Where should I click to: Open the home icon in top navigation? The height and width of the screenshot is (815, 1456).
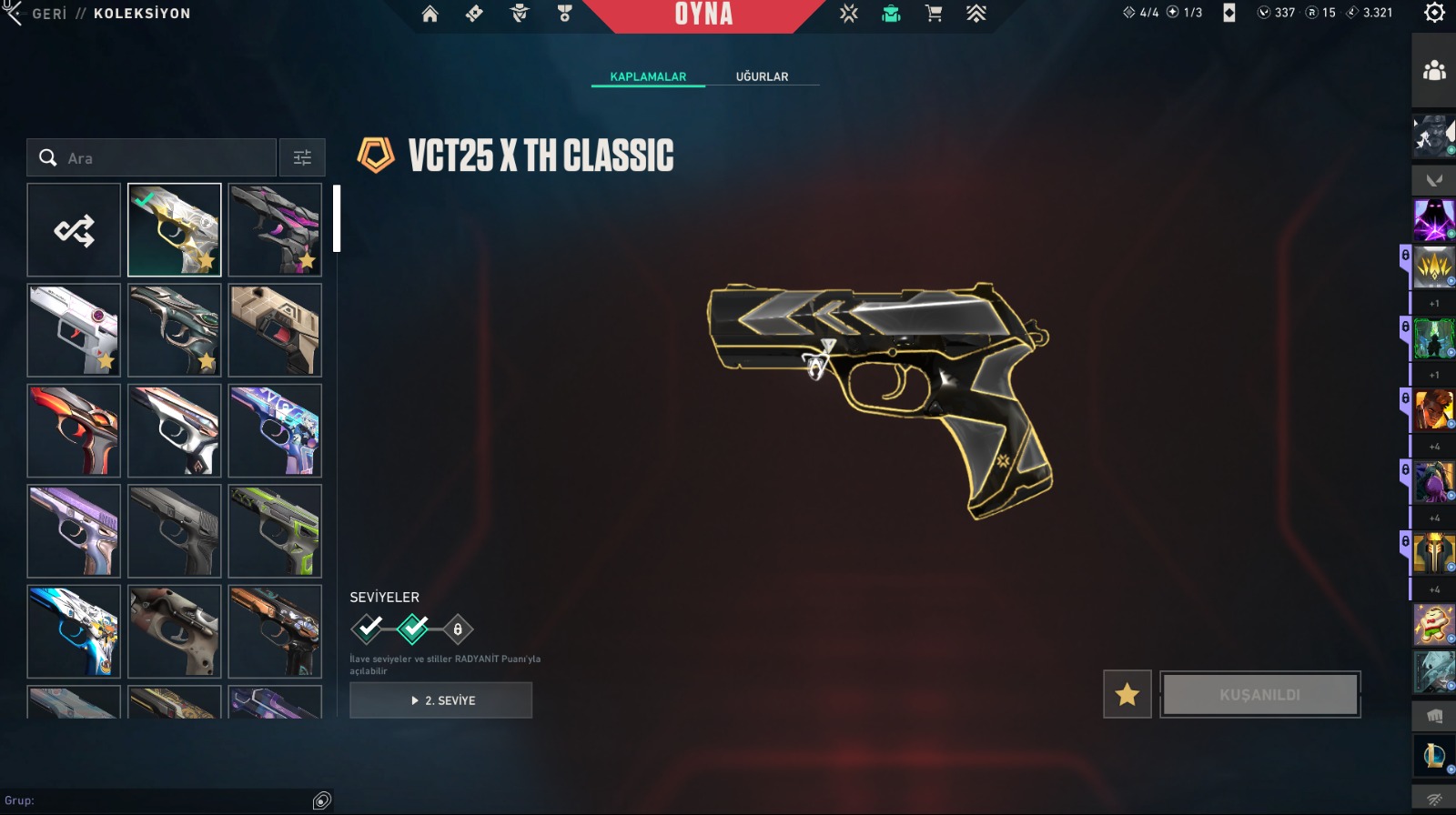(430, 14)
